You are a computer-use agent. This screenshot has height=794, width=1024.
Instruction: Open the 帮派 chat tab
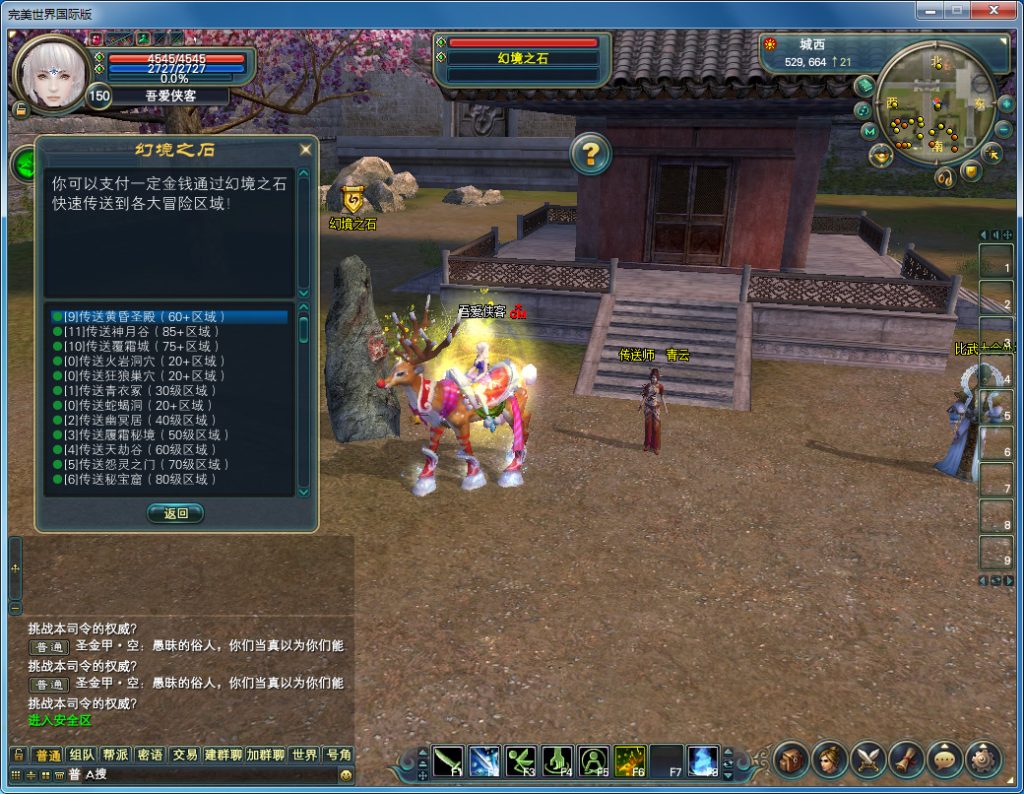point(116,755)
